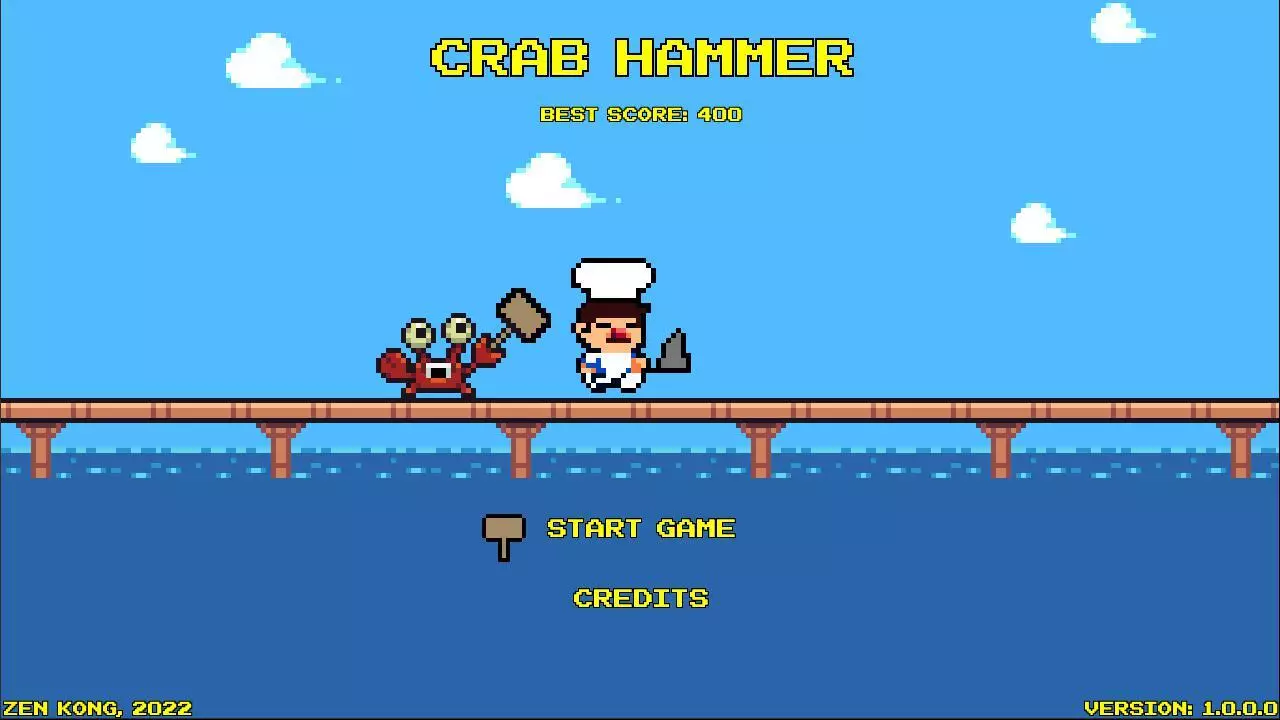
Task: Open the Credits screen
Action: [640, 597]
